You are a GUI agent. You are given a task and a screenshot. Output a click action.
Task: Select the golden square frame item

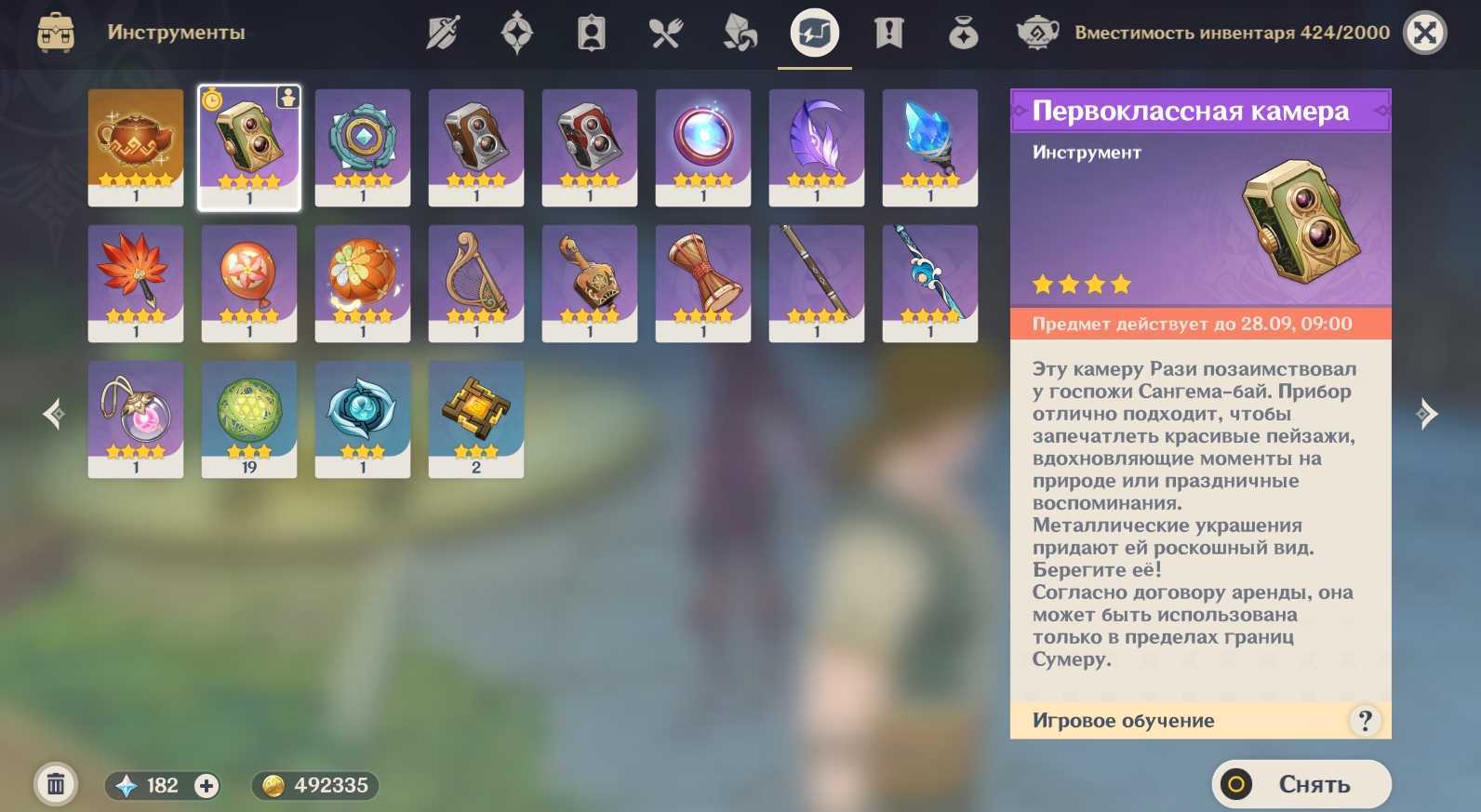[476, 419]
